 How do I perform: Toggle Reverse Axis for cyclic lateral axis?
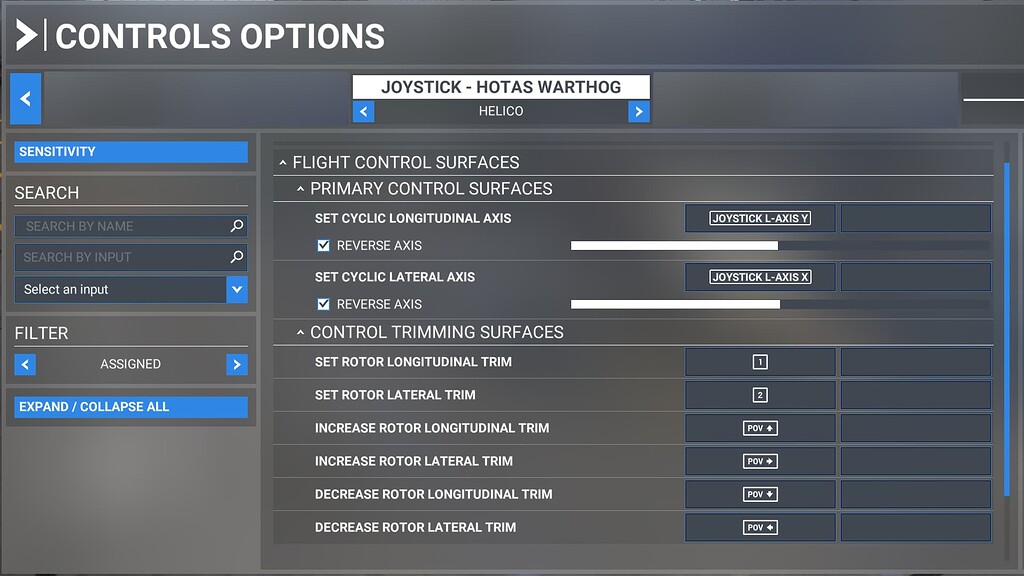click(x=323, y=304)
